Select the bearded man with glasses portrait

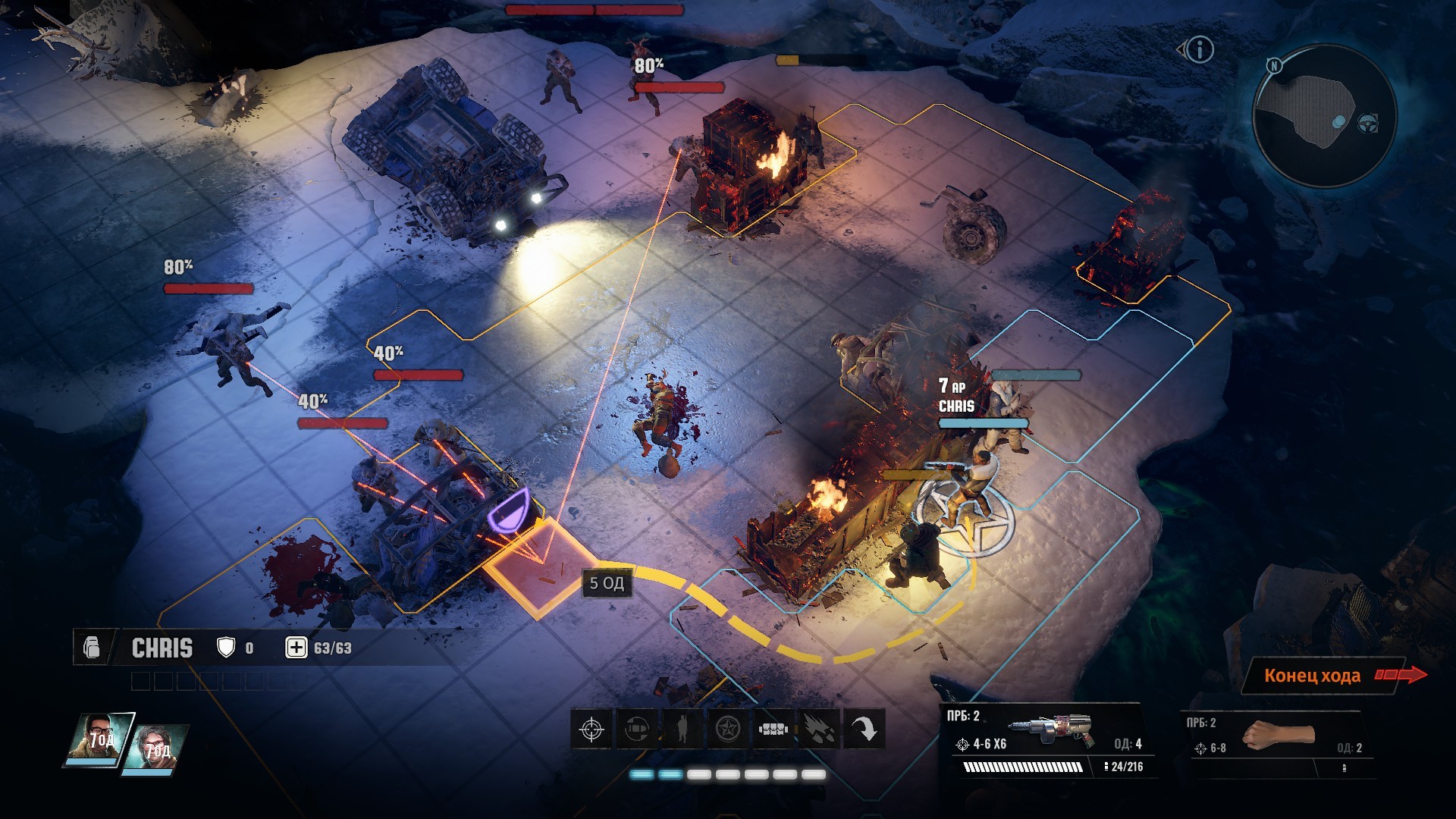point(99,737)
